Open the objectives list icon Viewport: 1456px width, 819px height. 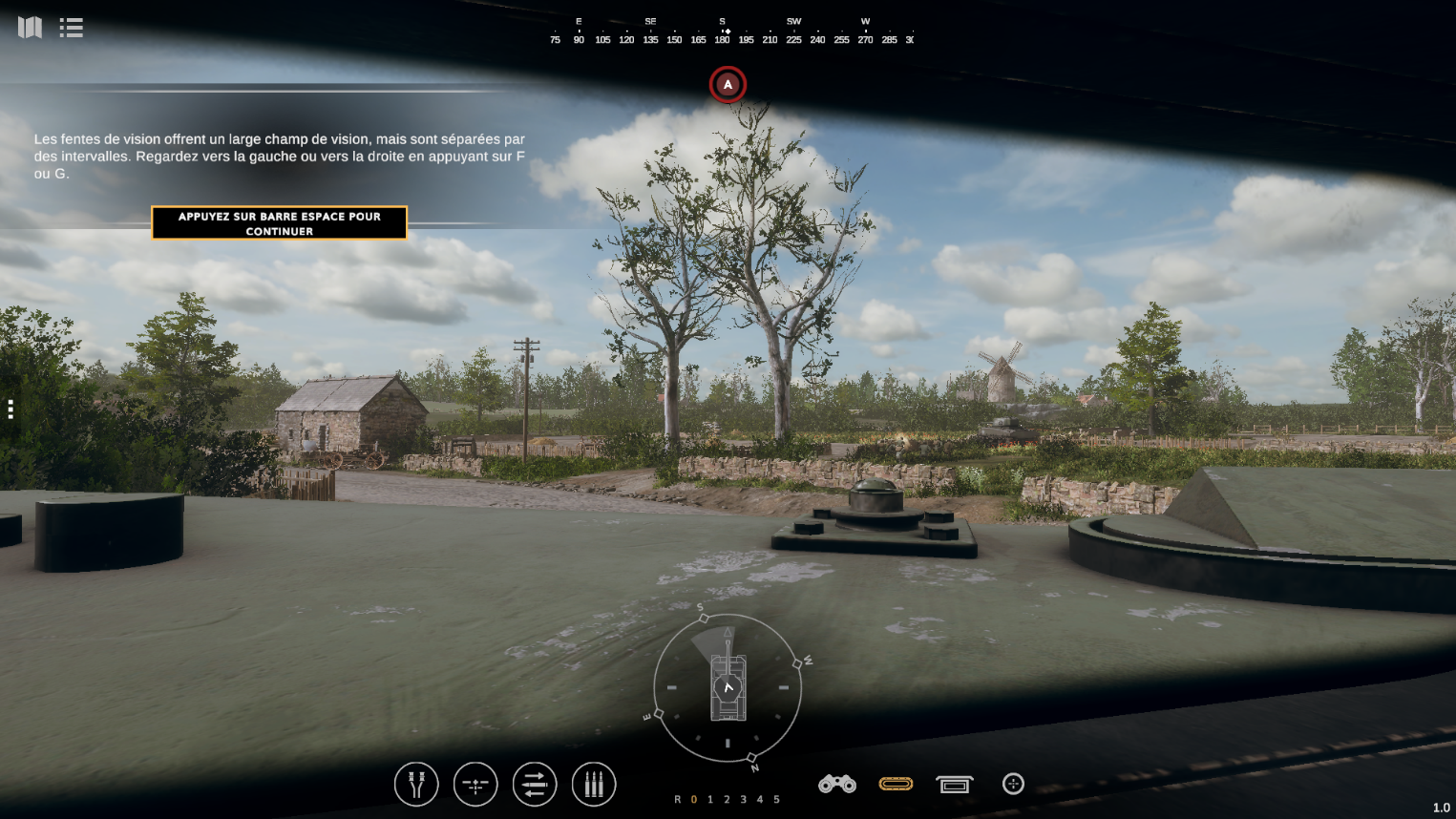(x=71, y=28)
